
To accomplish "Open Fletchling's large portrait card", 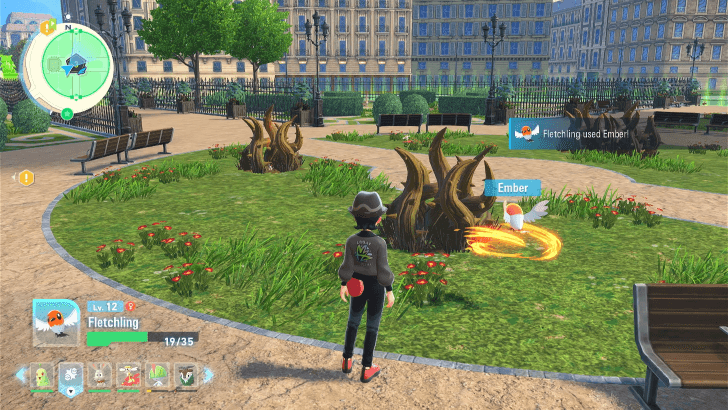I will click(56, 322).
